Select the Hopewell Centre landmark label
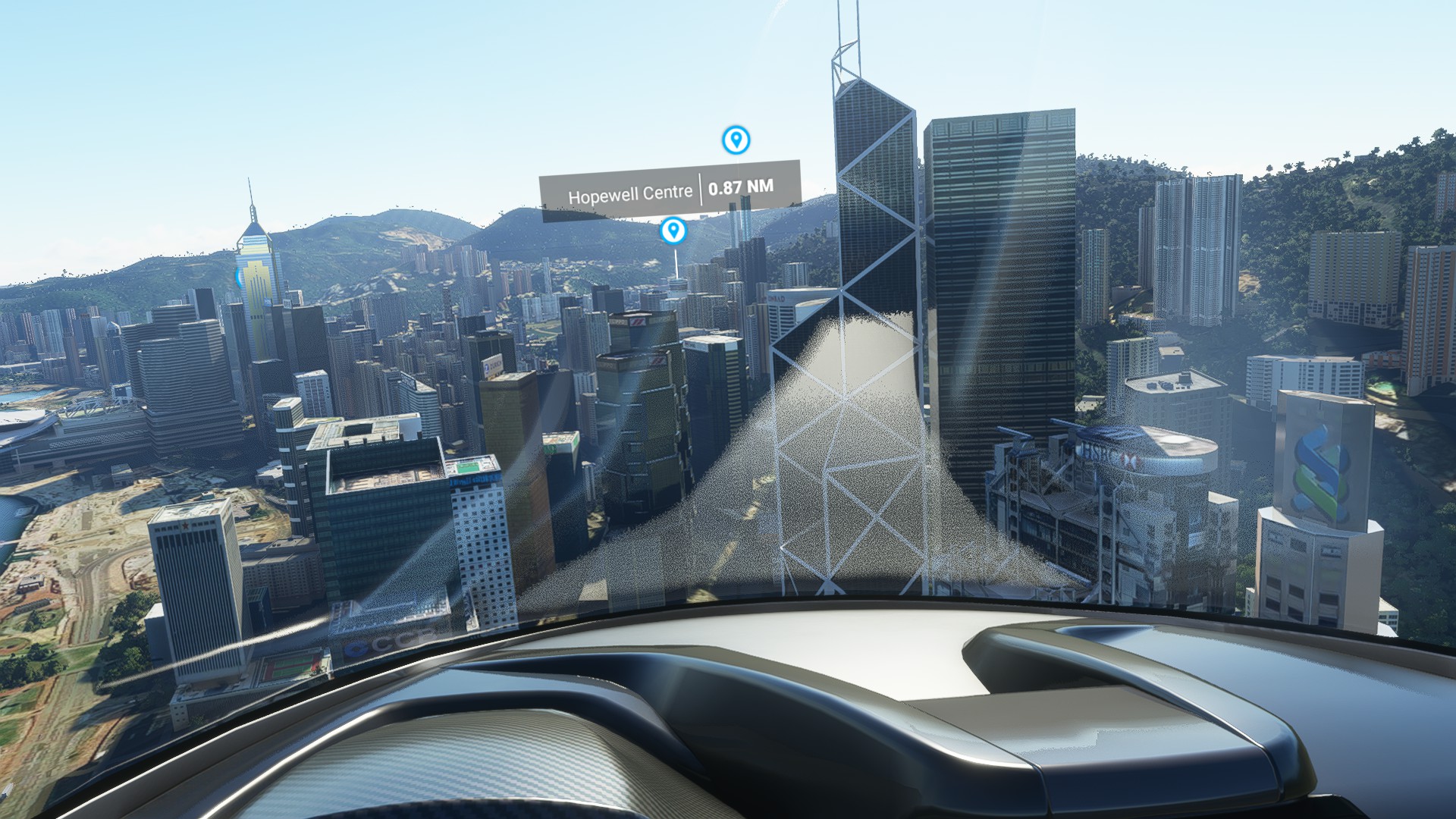Screen dimensions: 1456x819 pos(670,190)
